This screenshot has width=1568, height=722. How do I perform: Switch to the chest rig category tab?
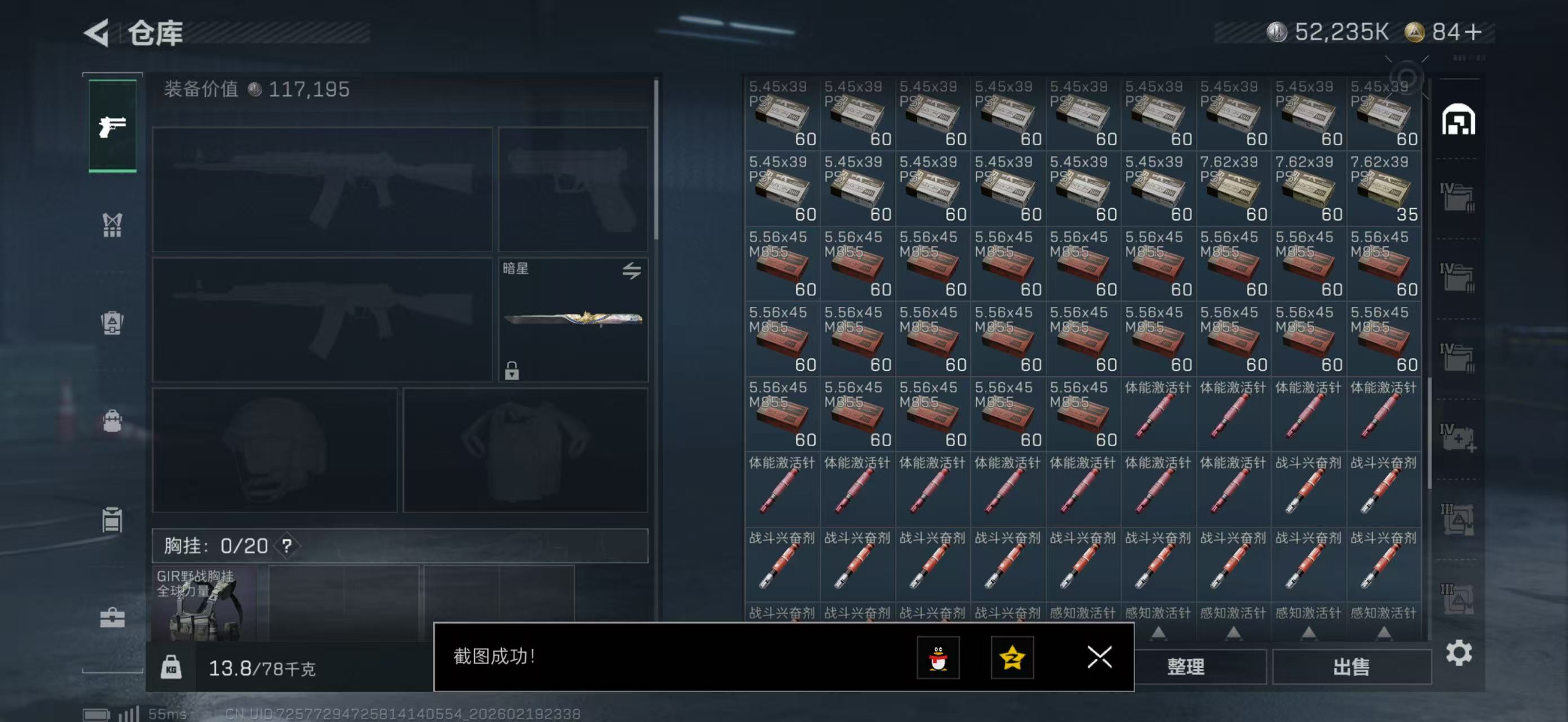click(x=113, y=224)
